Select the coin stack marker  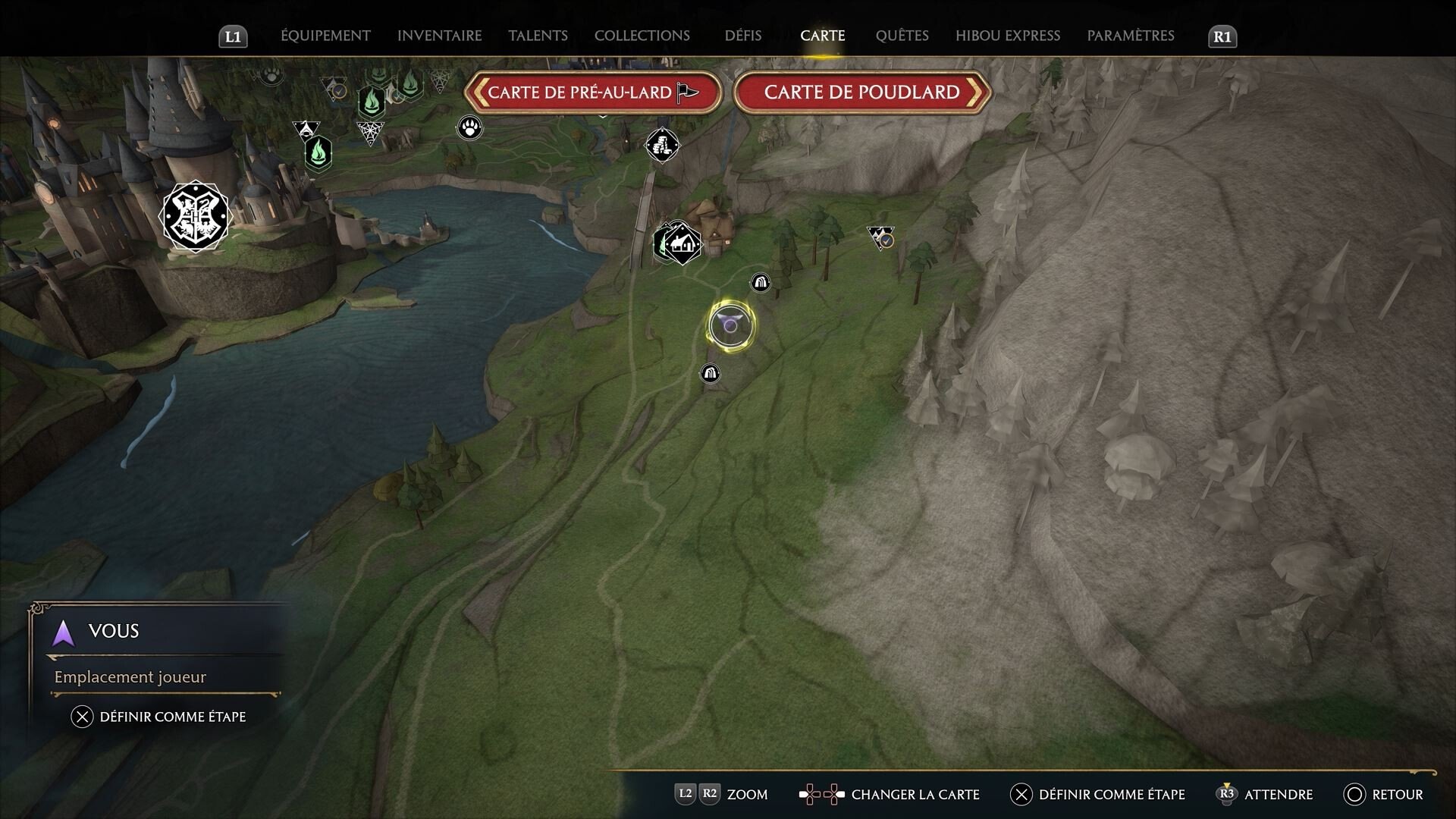662,145
